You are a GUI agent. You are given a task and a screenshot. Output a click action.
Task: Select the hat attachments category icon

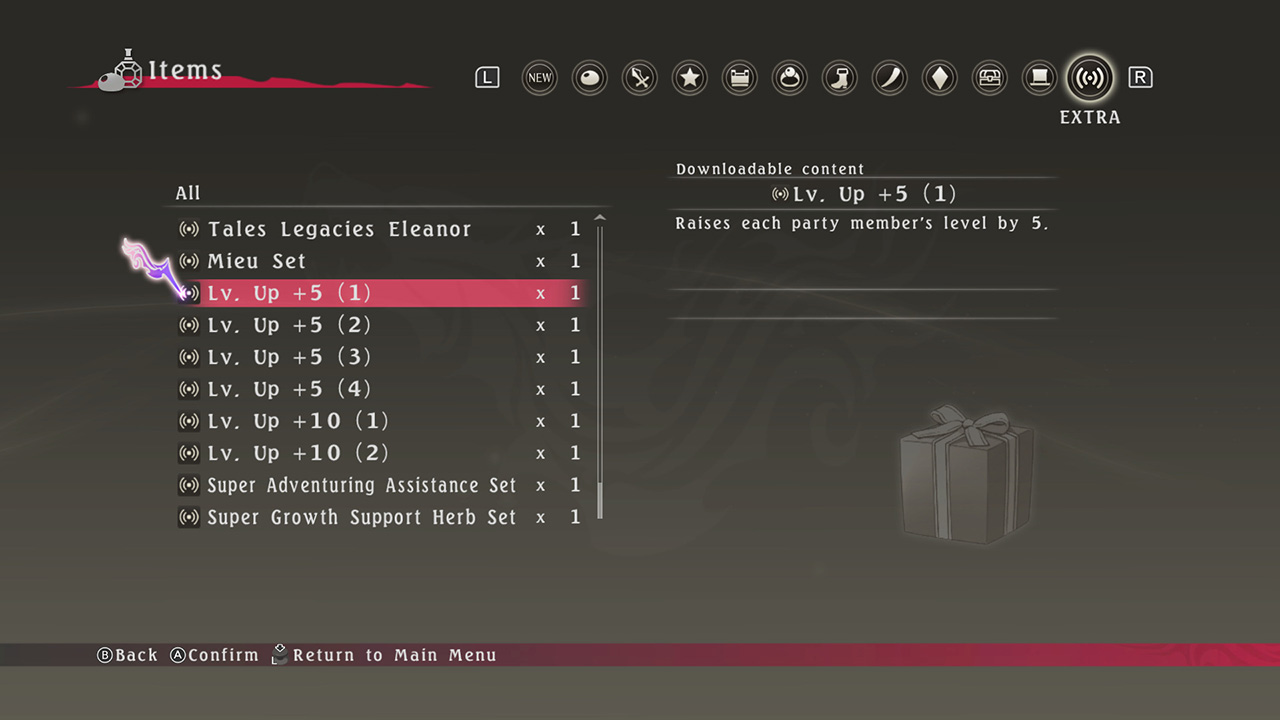(1039, 77)
